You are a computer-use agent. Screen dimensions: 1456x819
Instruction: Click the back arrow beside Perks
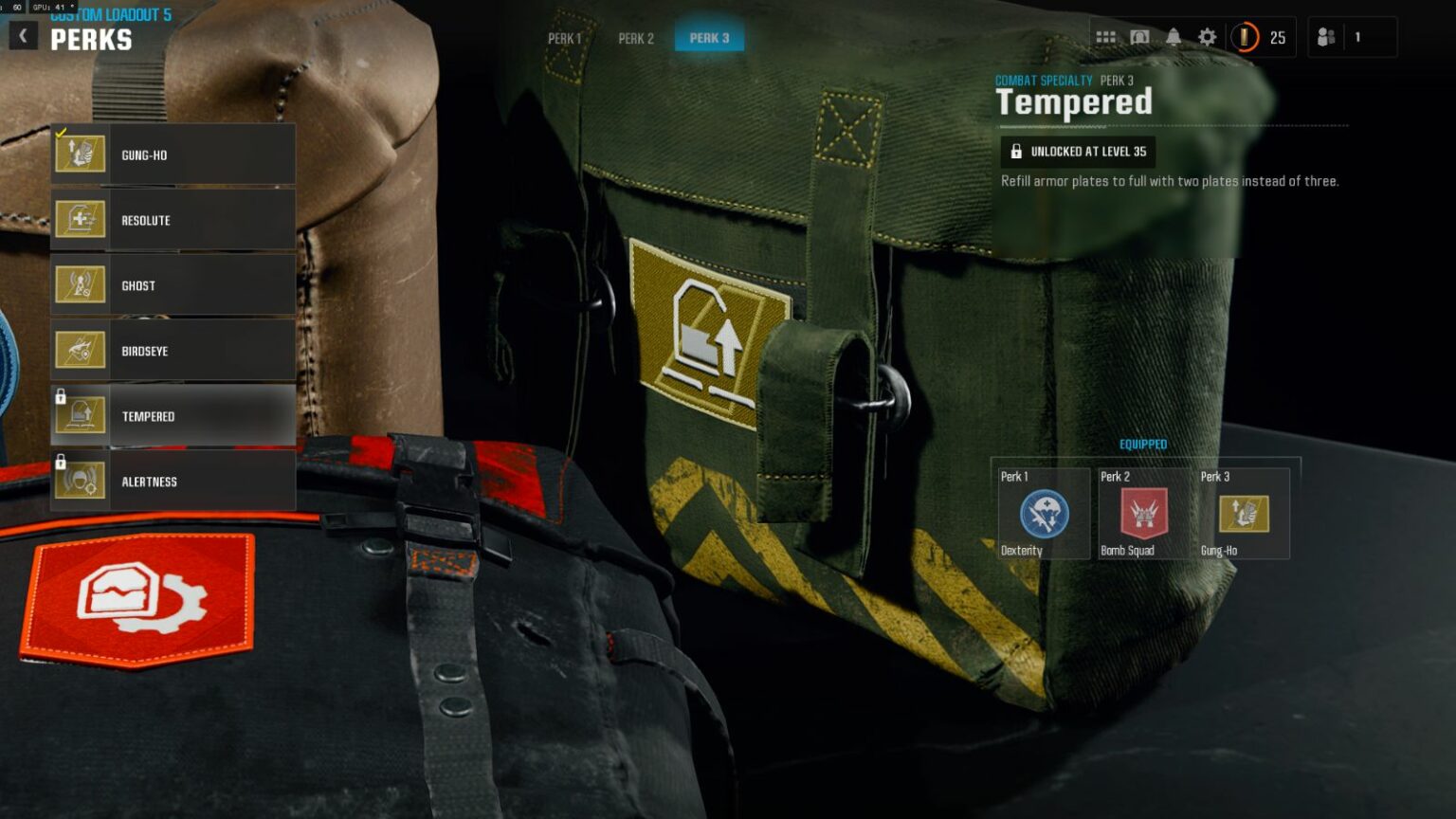22,34
